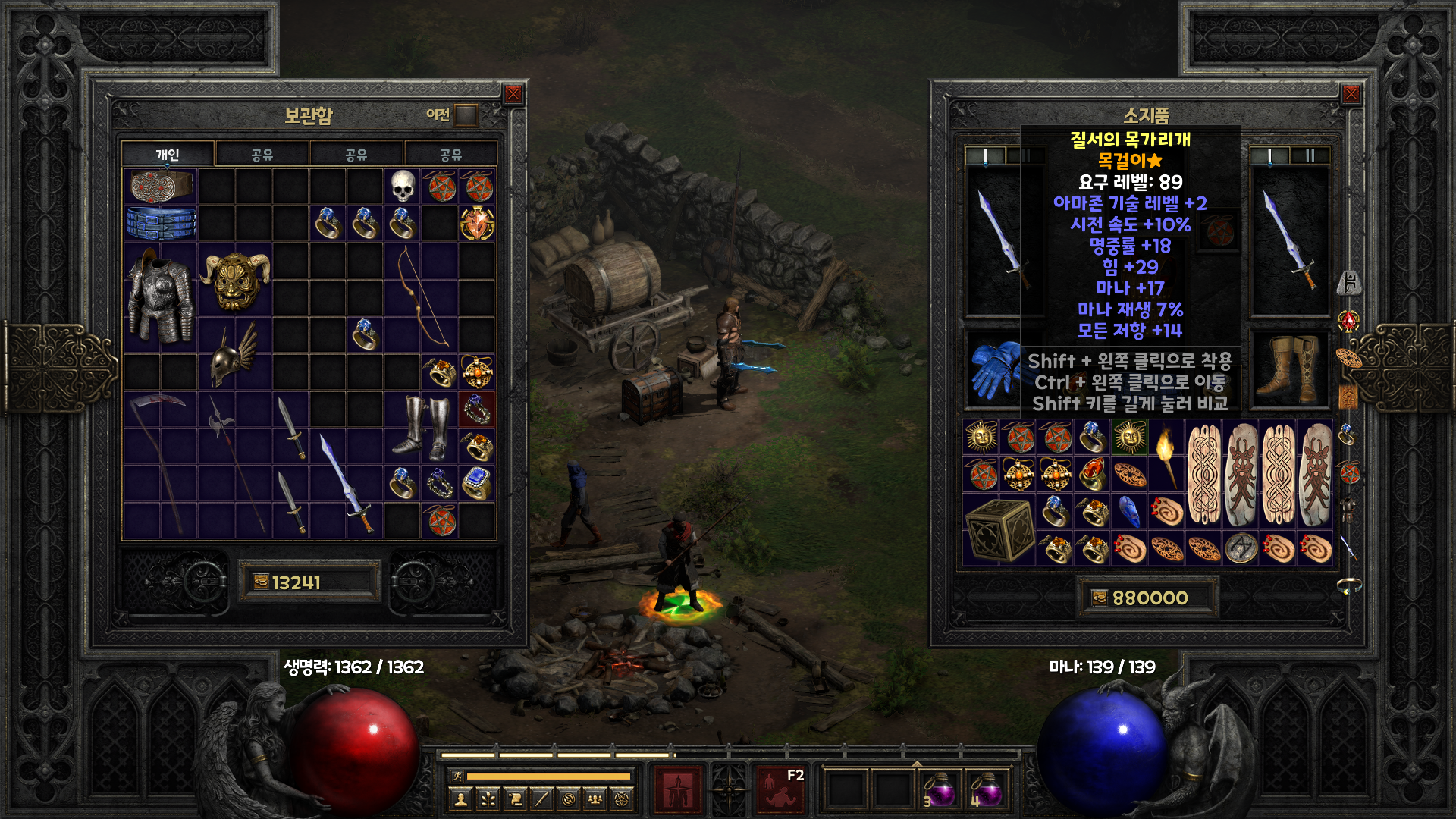This screenshot has height=819, width=1456.
Task: Open the right-click skill selector marked F2
Action: 780,789
